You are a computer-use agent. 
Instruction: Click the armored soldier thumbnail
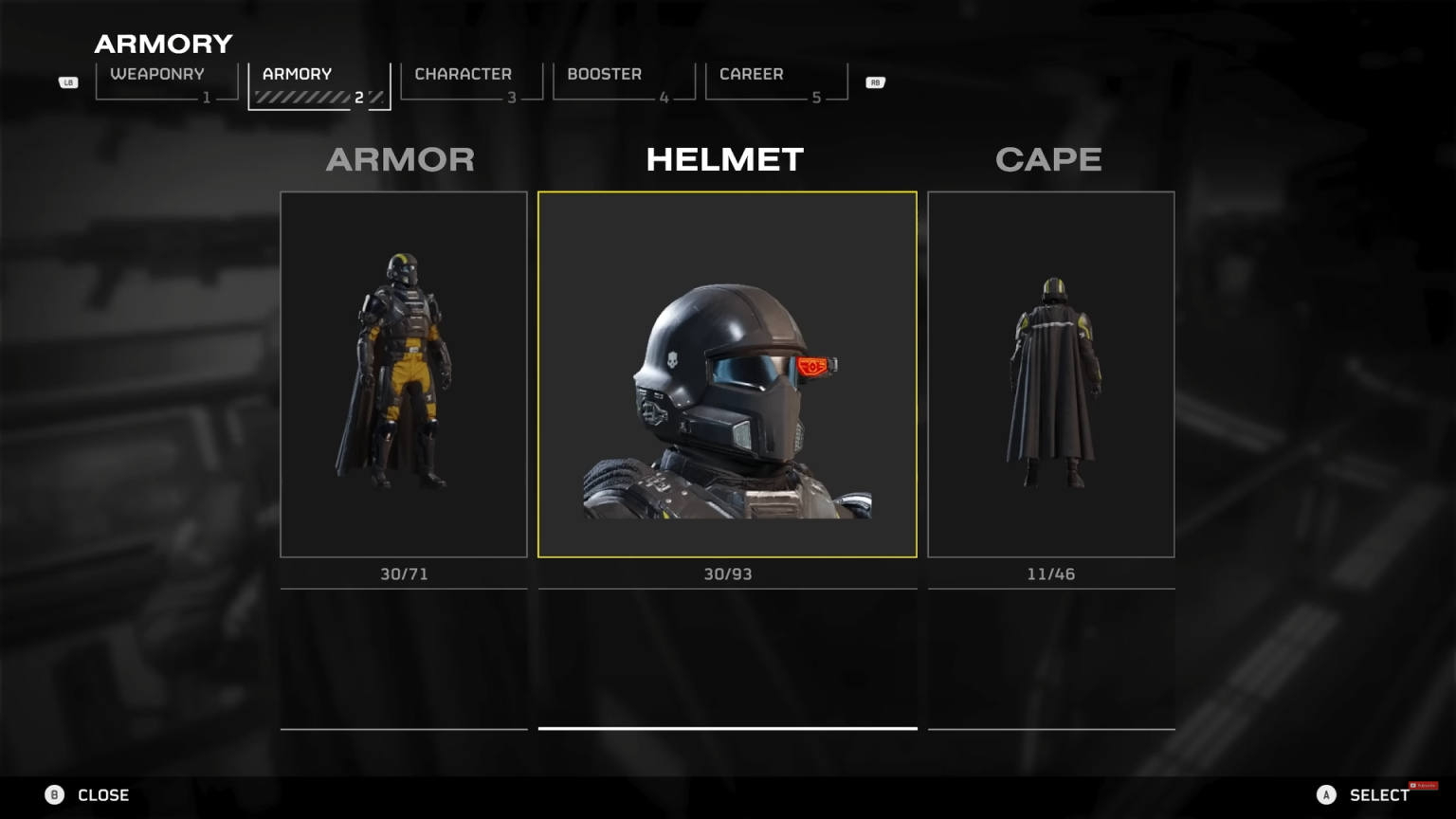point(403,373)
